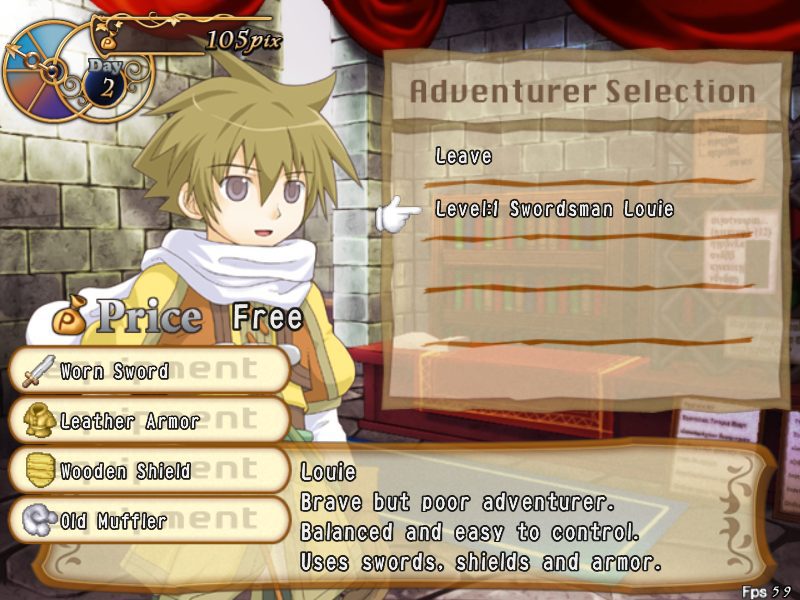800x600 pixels.
Task: Select the Worn Sword equipment slot
Action: click(x=150, y=372)
